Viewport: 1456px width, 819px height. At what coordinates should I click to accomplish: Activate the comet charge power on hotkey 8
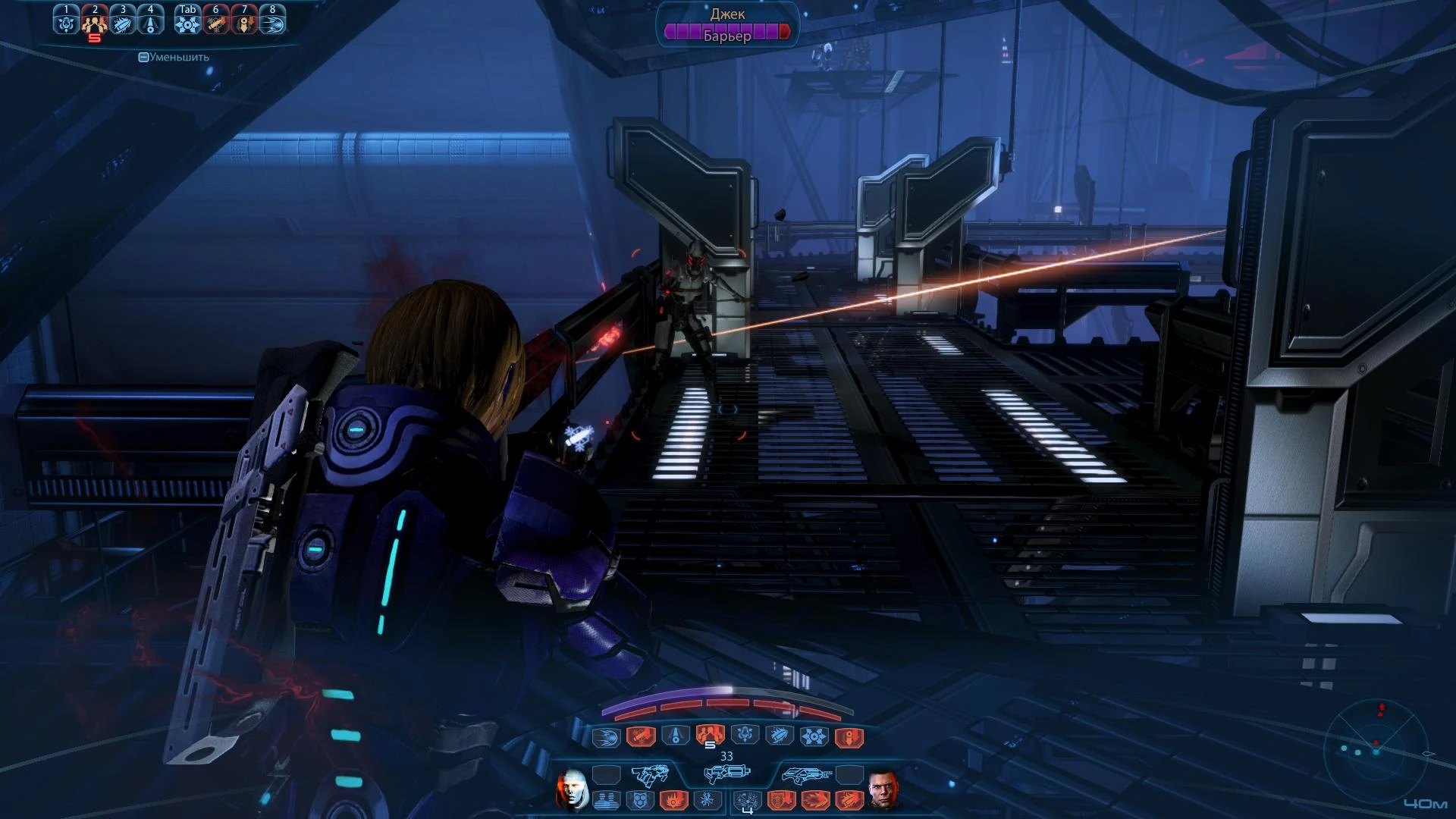click(x=273, y=22)
